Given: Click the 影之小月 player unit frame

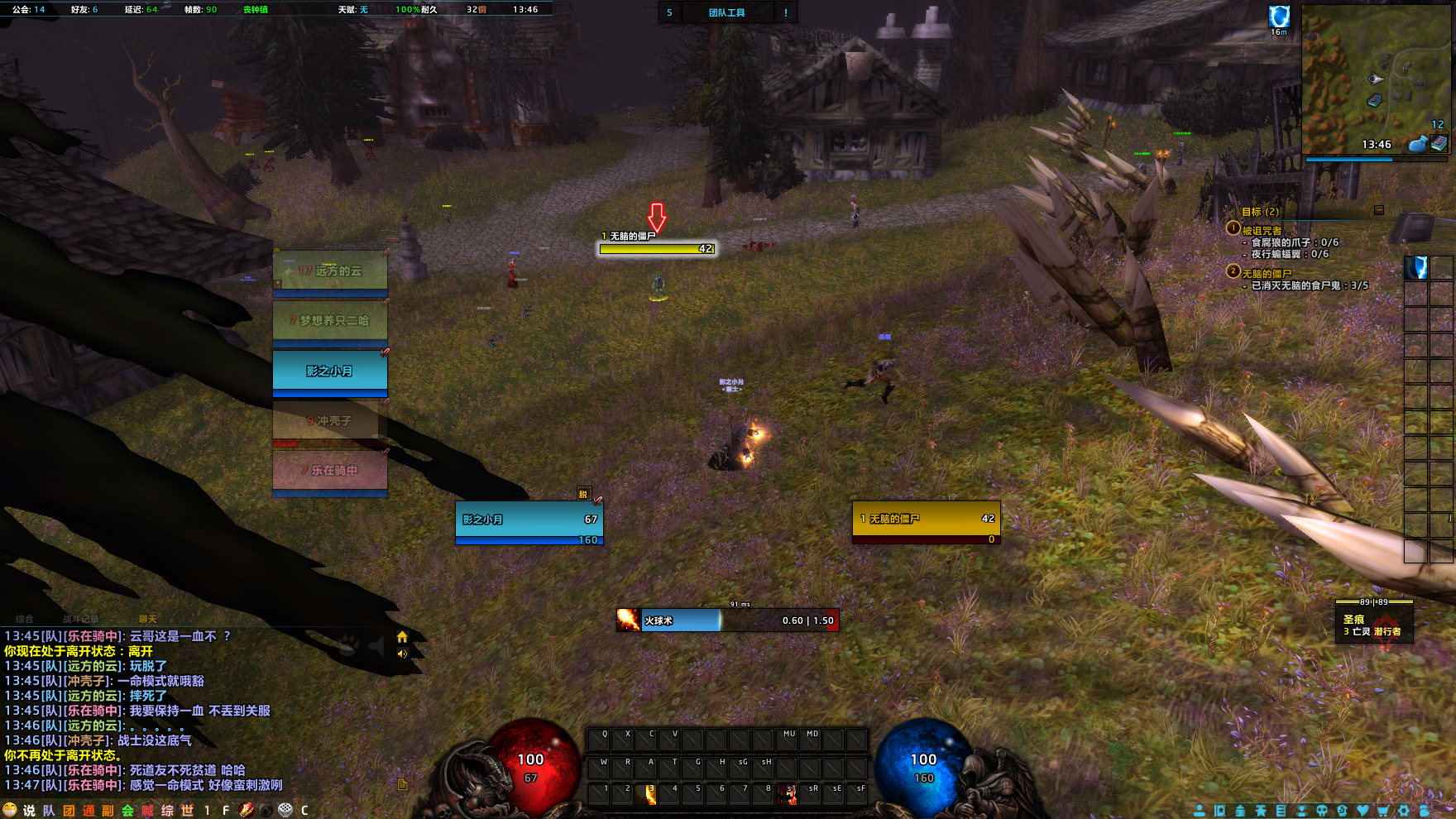Looking at the screenshot, I should click(529, 521).
